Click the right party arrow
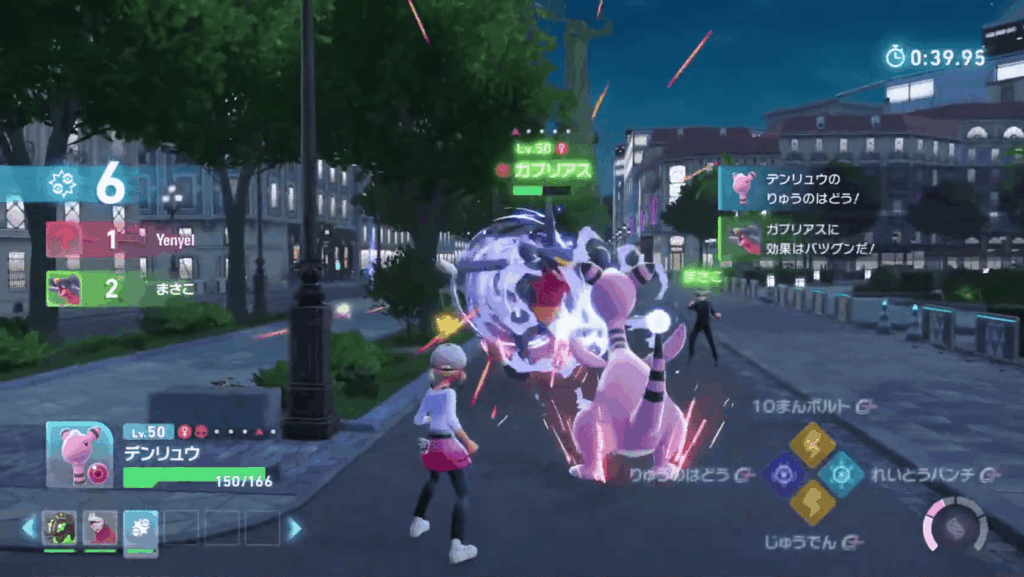This screenshot has width=1024, height=577. click(294, 528)
